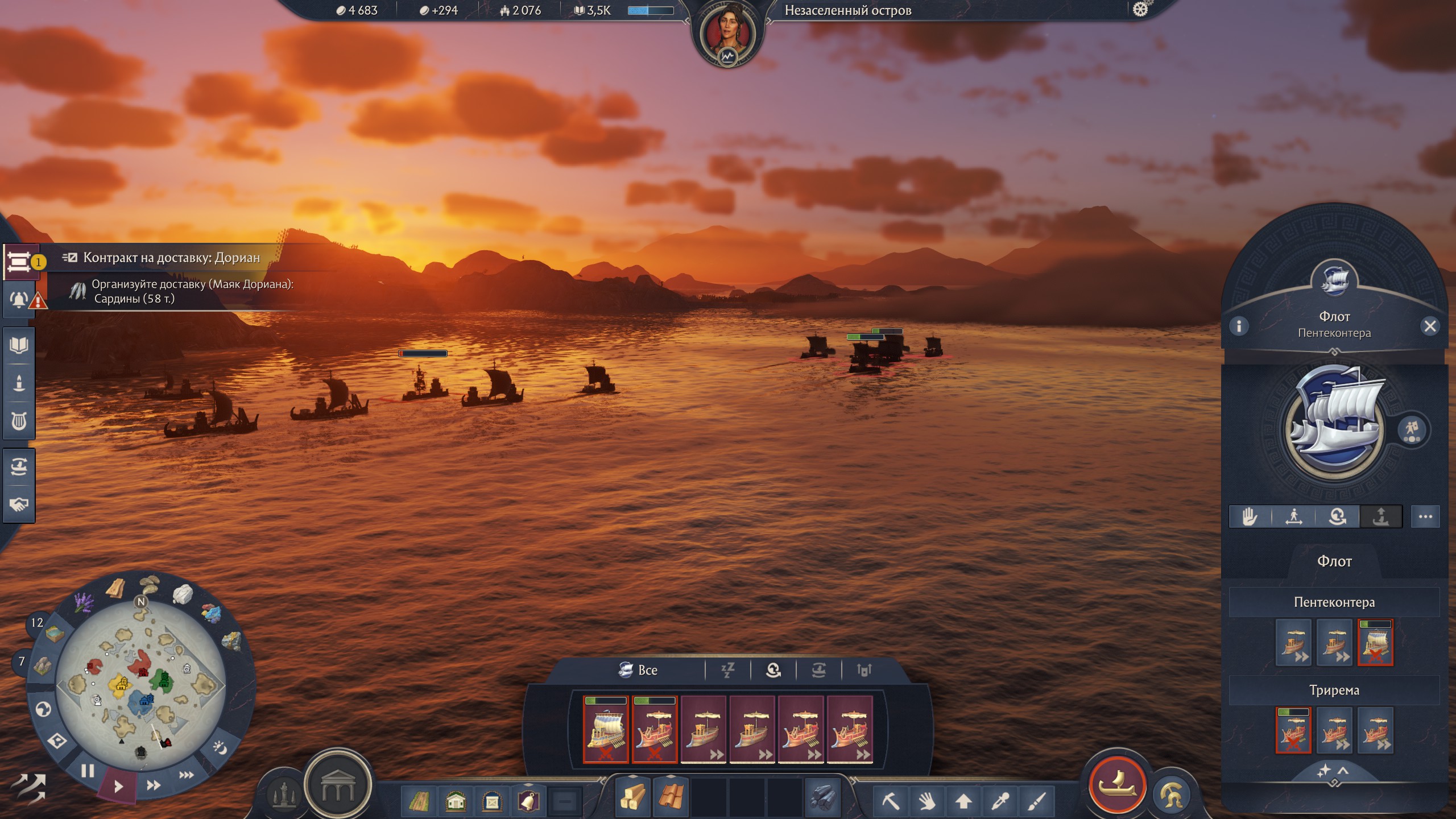Viewport: 1456px width, 819px height.
Task: Activate the pipette copy tool
Action: point(1000,801)
